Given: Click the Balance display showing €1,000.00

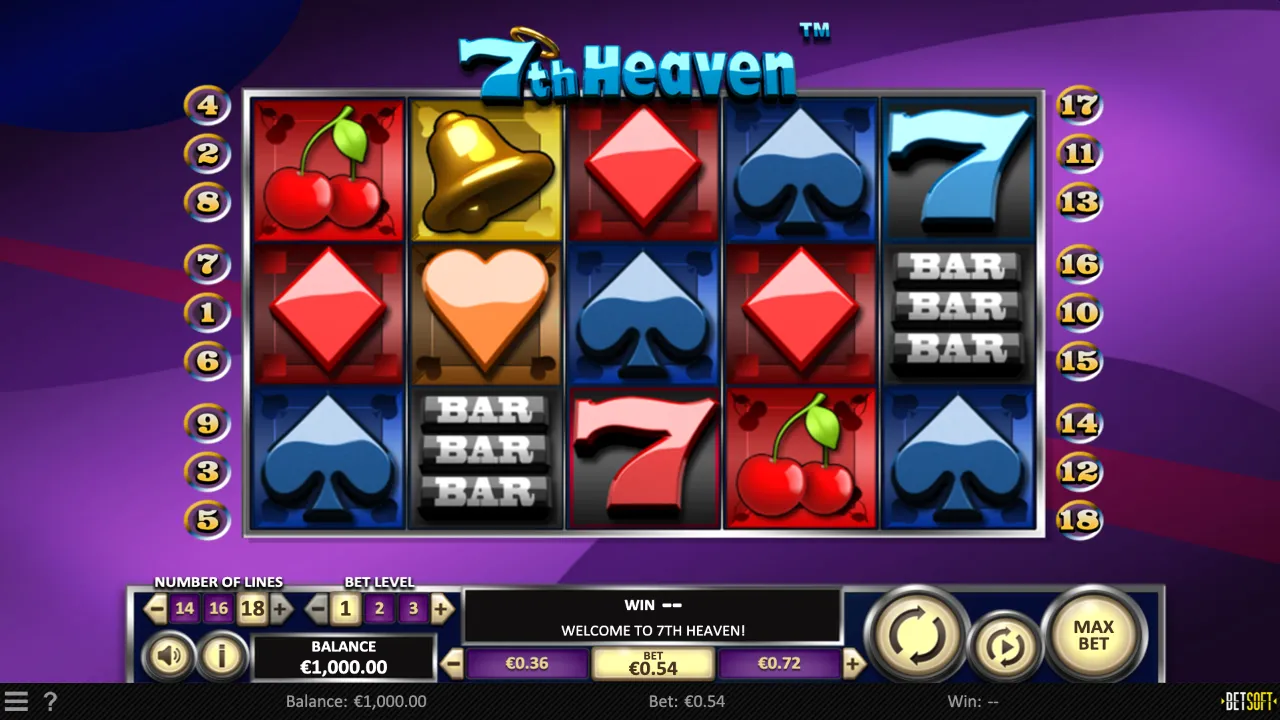Looking at the screenshot, I should click(x=343, y=658).
